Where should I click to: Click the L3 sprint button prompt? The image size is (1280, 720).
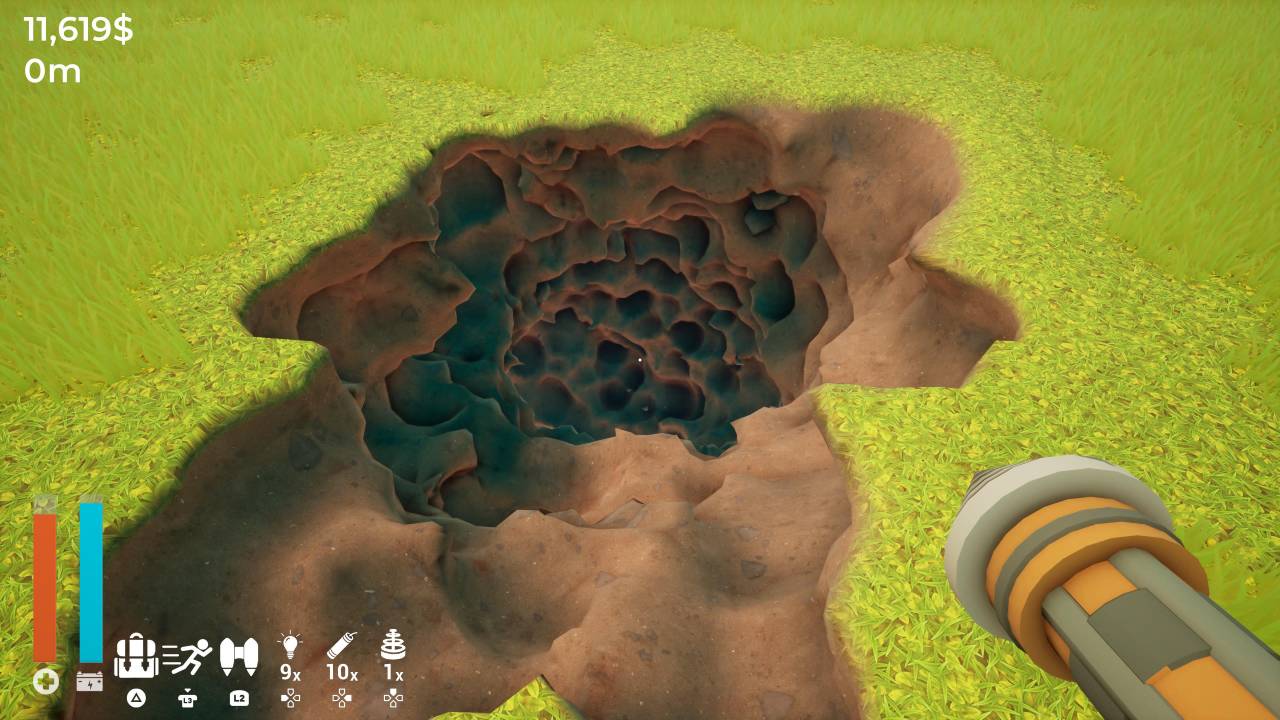(188, 698)
